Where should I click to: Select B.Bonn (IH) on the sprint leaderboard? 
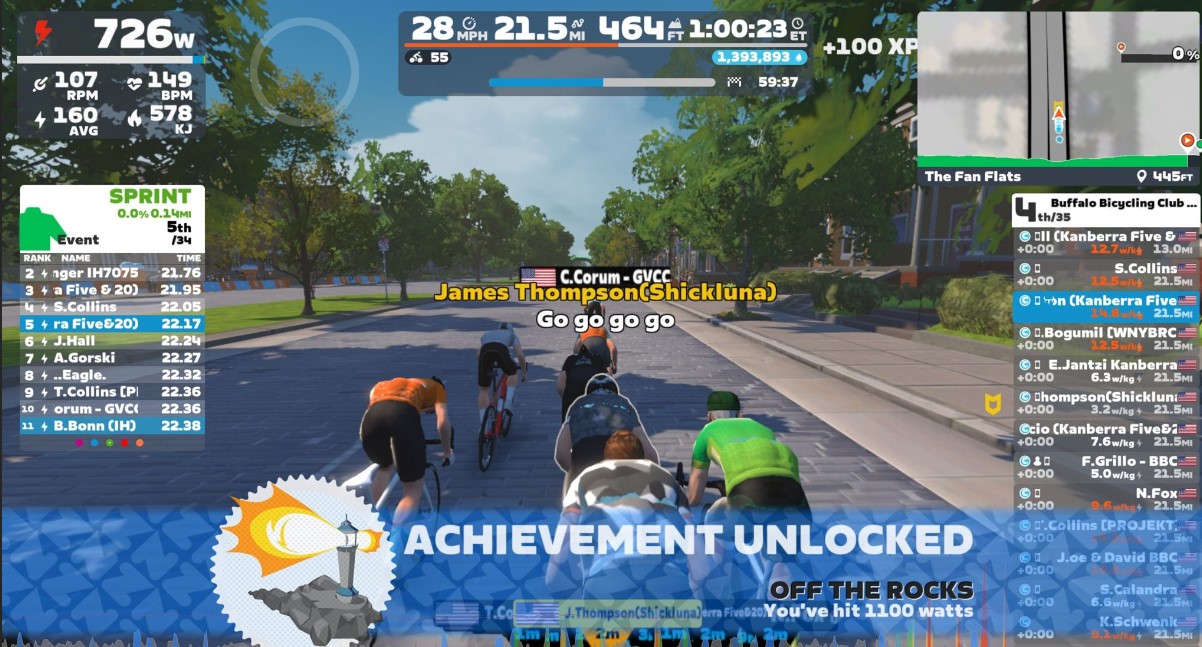point(112,426)
